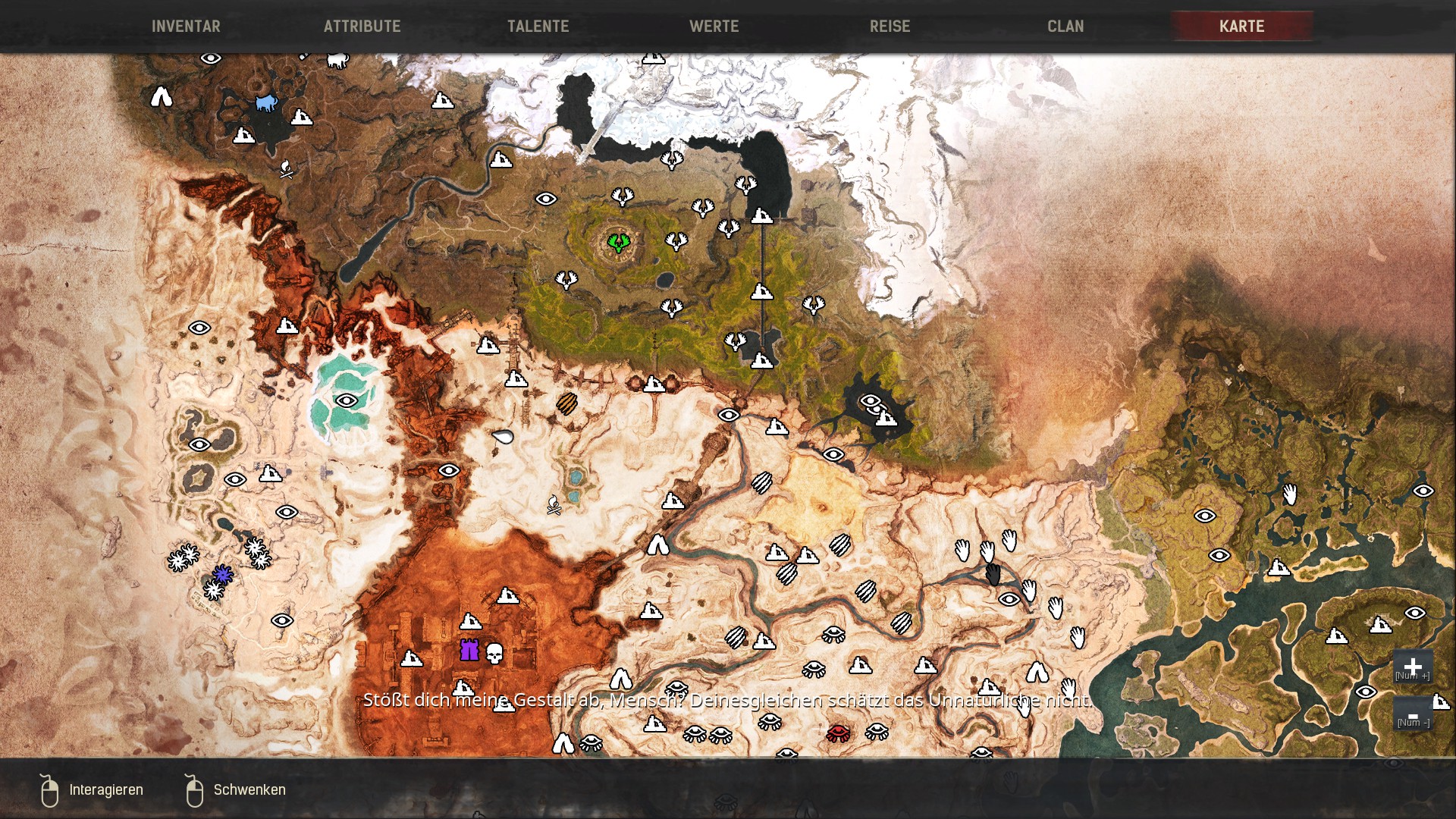1456x819 pixels.
Task: Click the purple spiky map marker
Action: [x=222, y=574]
